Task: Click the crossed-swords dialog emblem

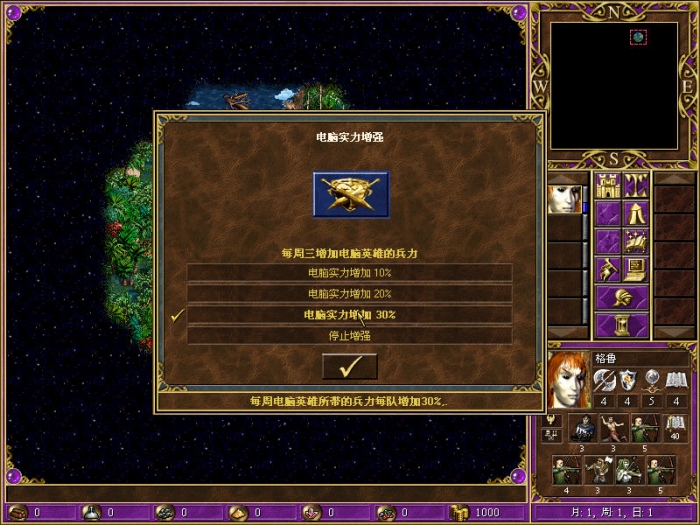Action: pyautogui.click(x=350, y=194)
